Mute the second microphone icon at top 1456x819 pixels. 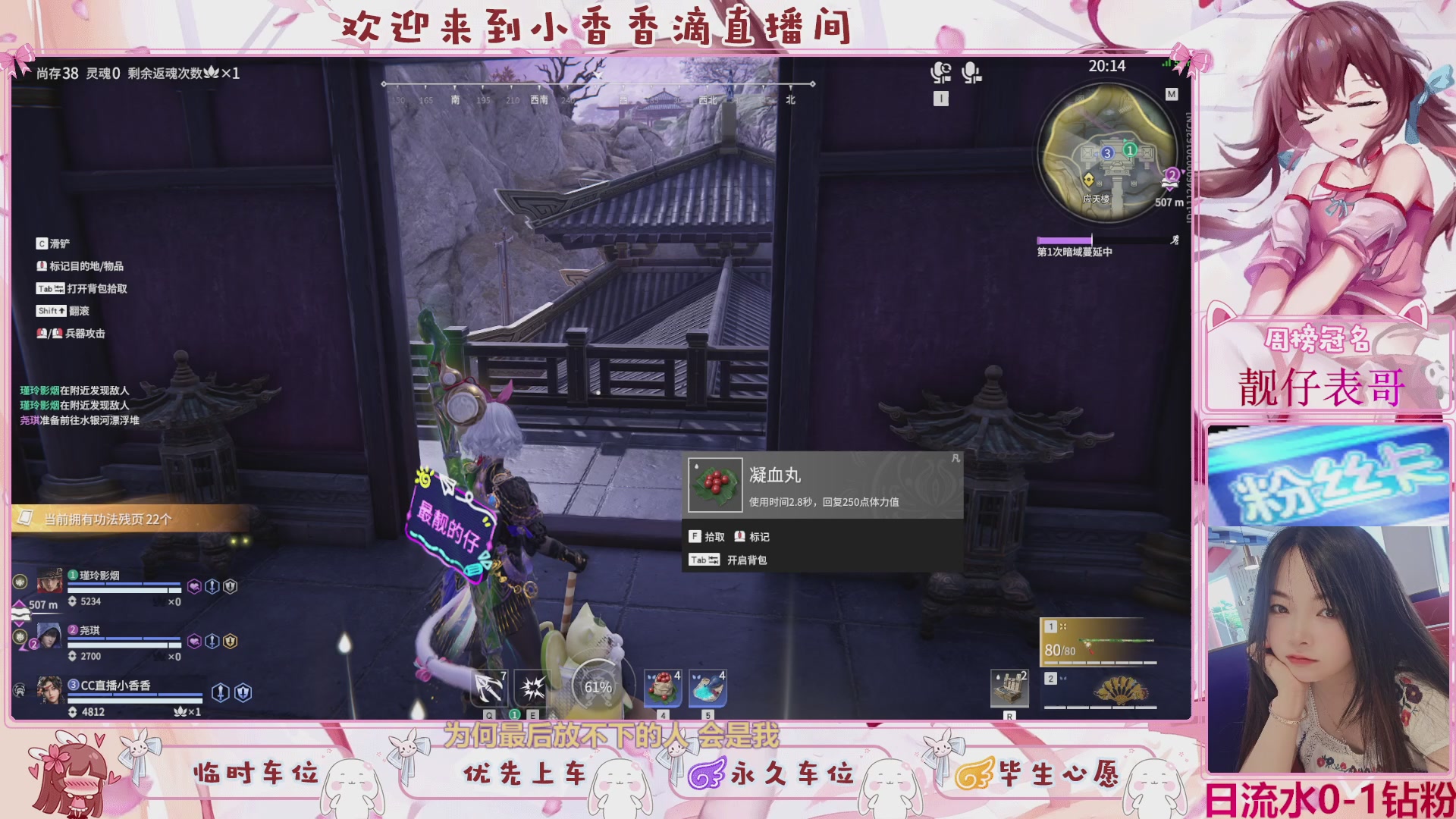pyautogui.click(x=971, y=74)
